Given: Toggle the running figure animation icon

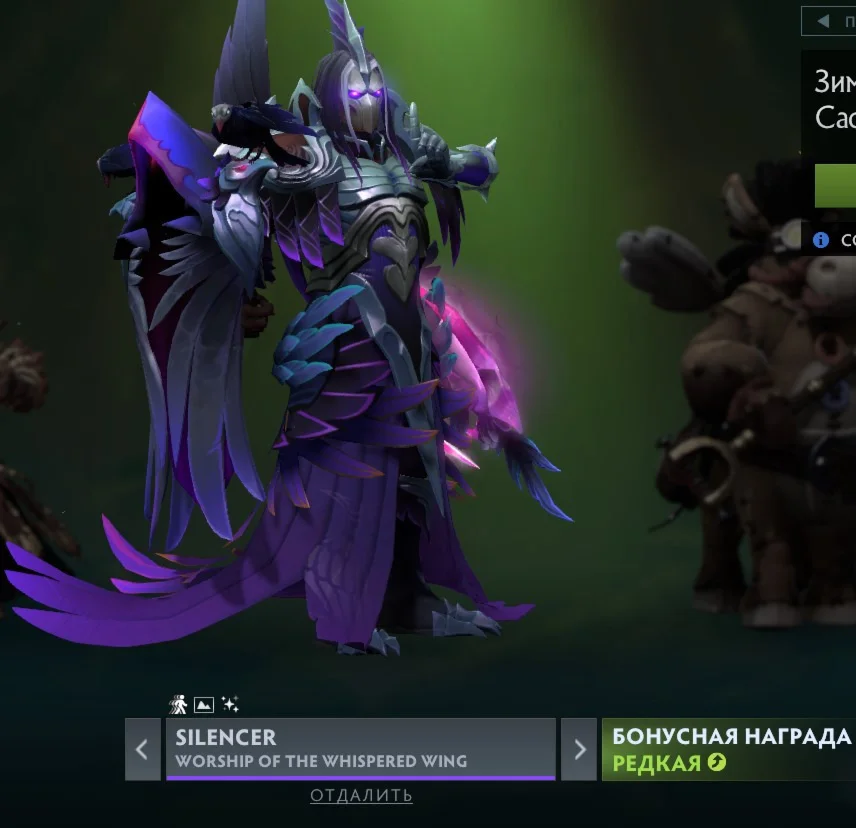Looking at the screenshot, I should point(179,705).
